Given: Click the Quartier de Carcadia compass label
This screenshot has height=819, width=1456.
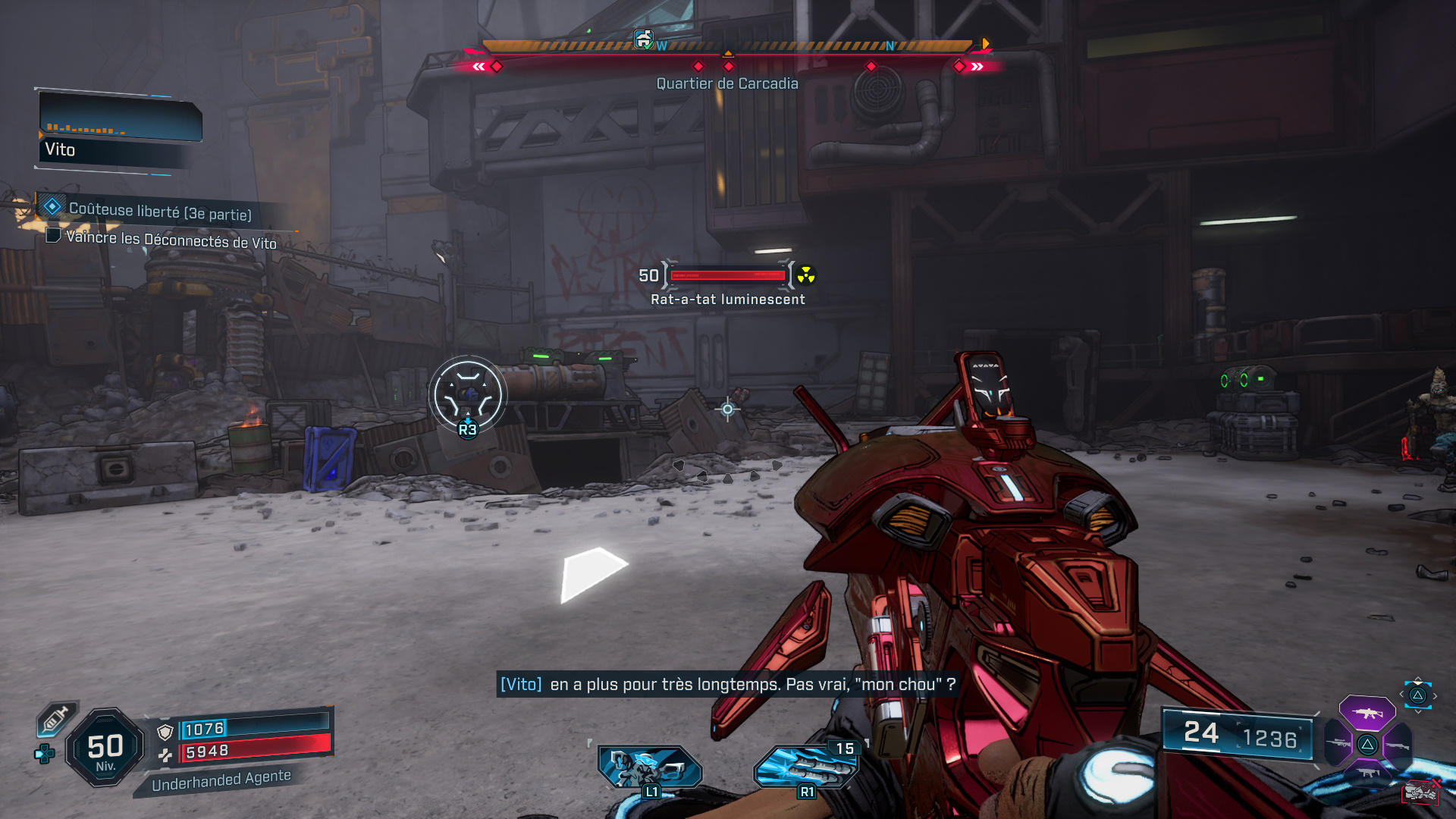Looking at the screenshot, I should (727, 83).
